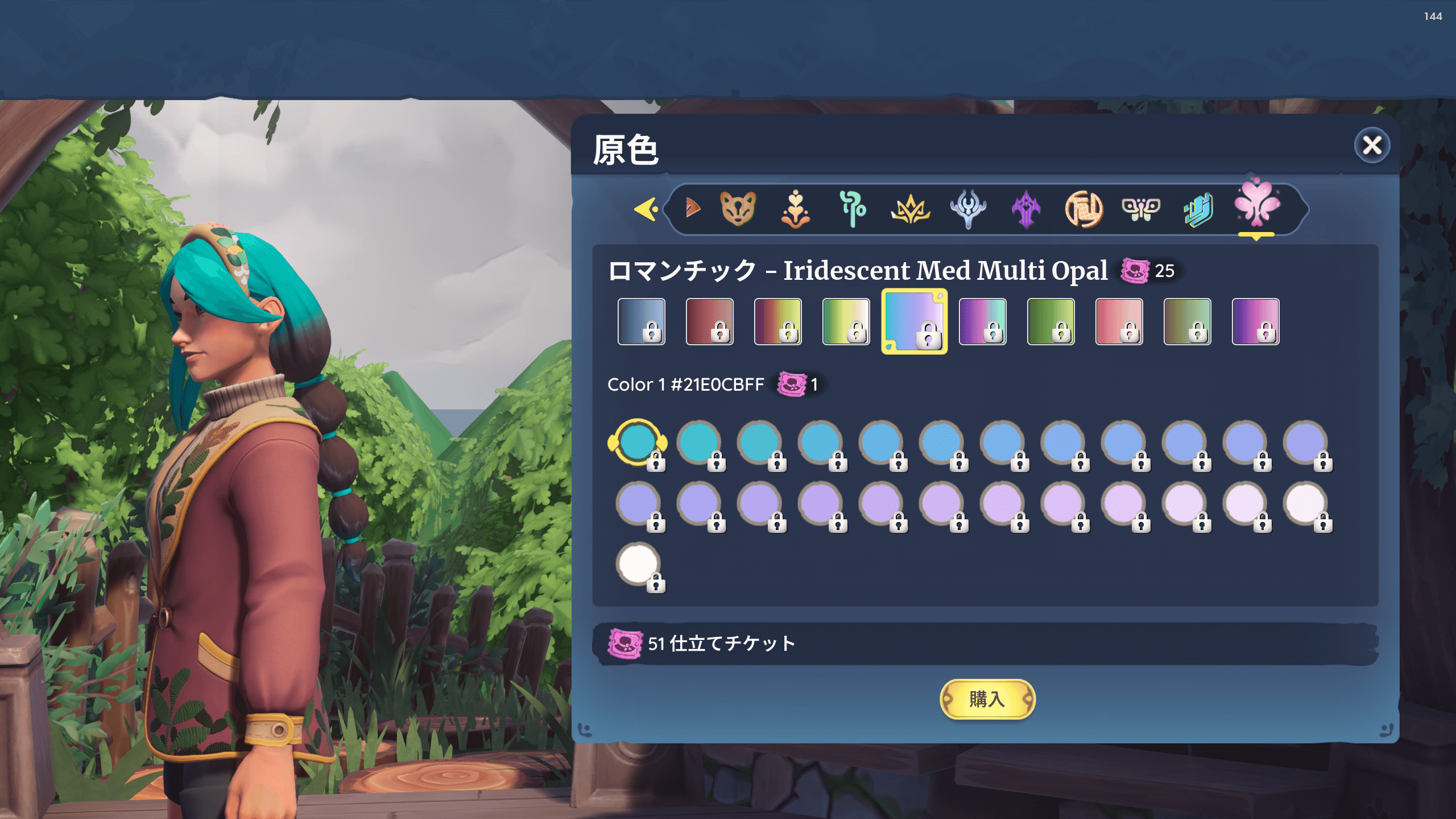Switch to the cream butterfly mask tab
1456x819 pixels.
(x=1141, y=208)
